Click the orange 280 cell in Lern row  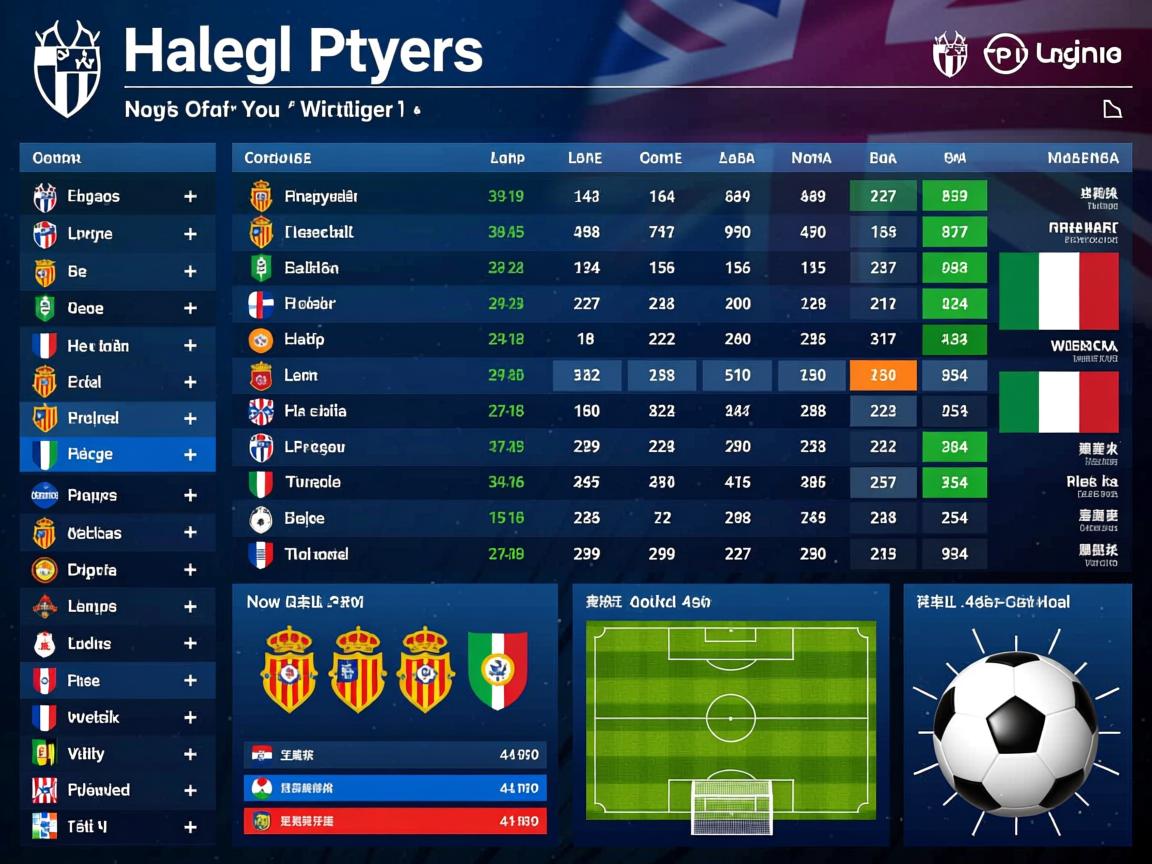882,375
